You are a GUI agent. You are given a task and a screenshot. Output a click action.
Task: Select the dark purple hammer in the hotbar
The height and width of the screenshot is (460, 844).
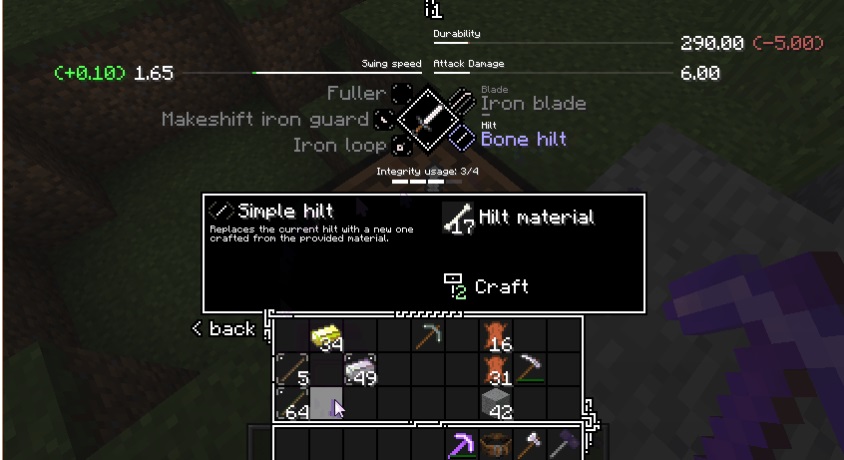563,443
